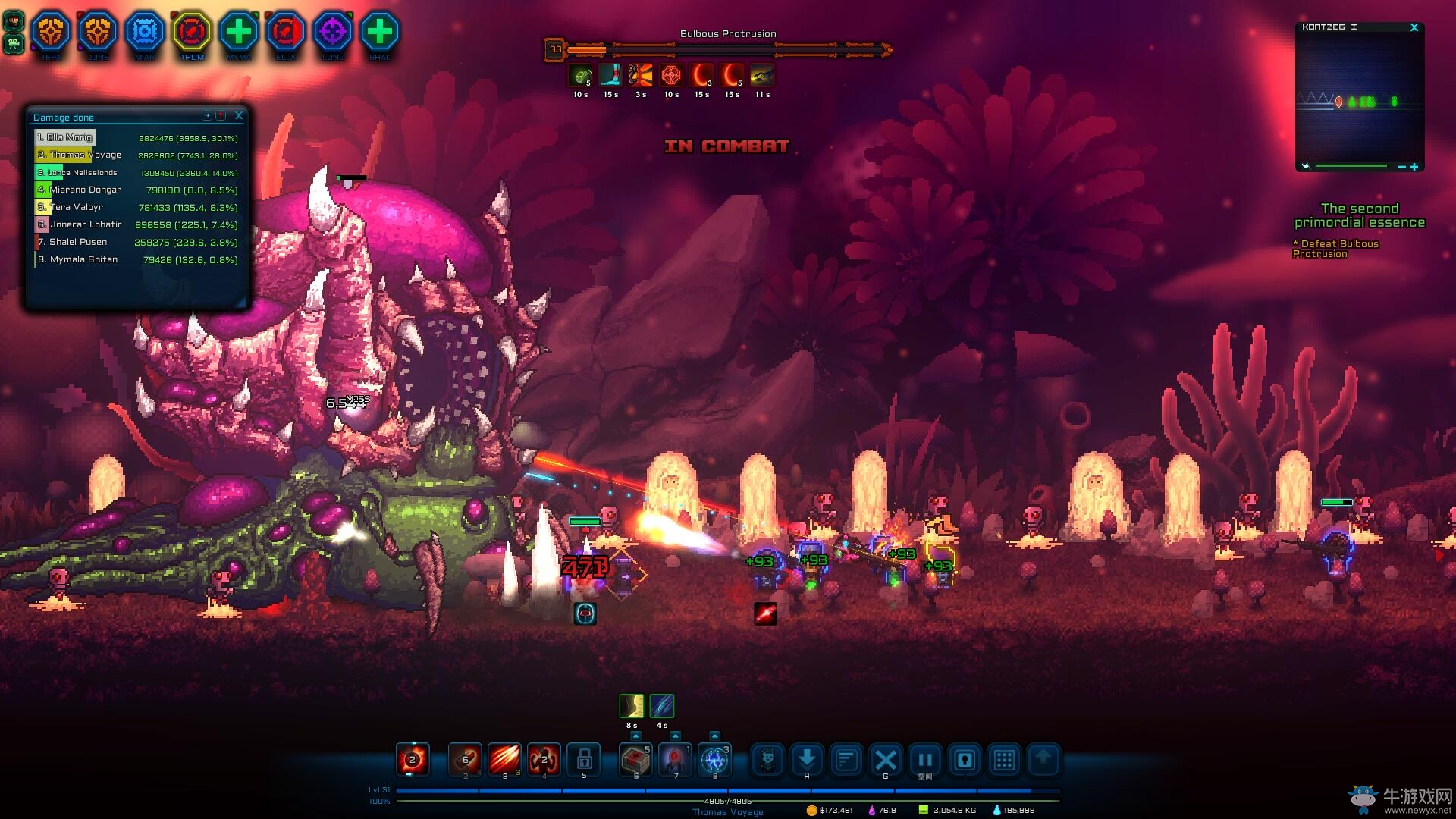Open the grid menu button
This screenshot has height=819, width=1456.
point(1004,760)
